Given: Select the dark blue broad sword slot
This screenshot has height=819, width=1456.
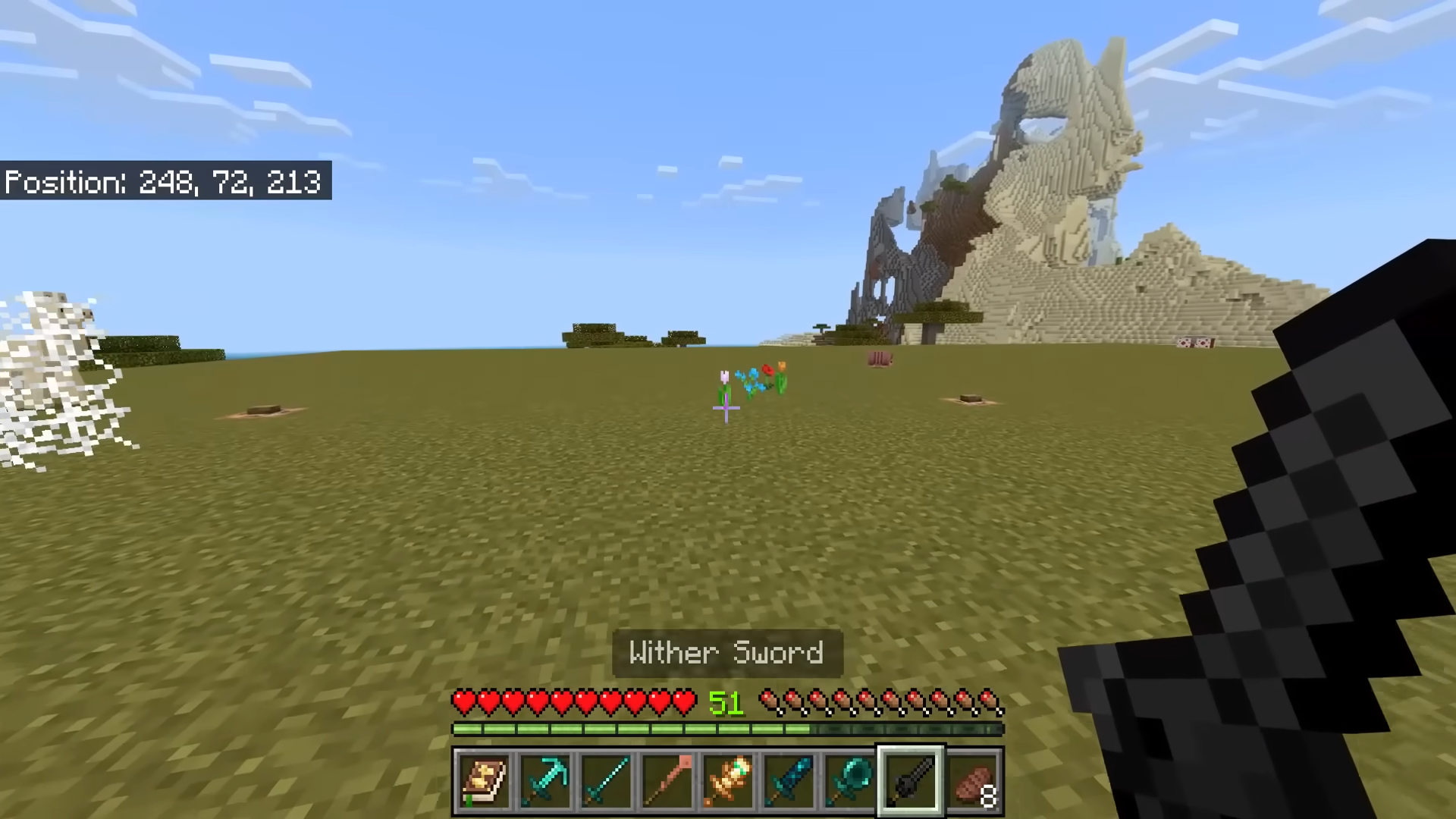Looking at the screenshot, I should 789,781.
